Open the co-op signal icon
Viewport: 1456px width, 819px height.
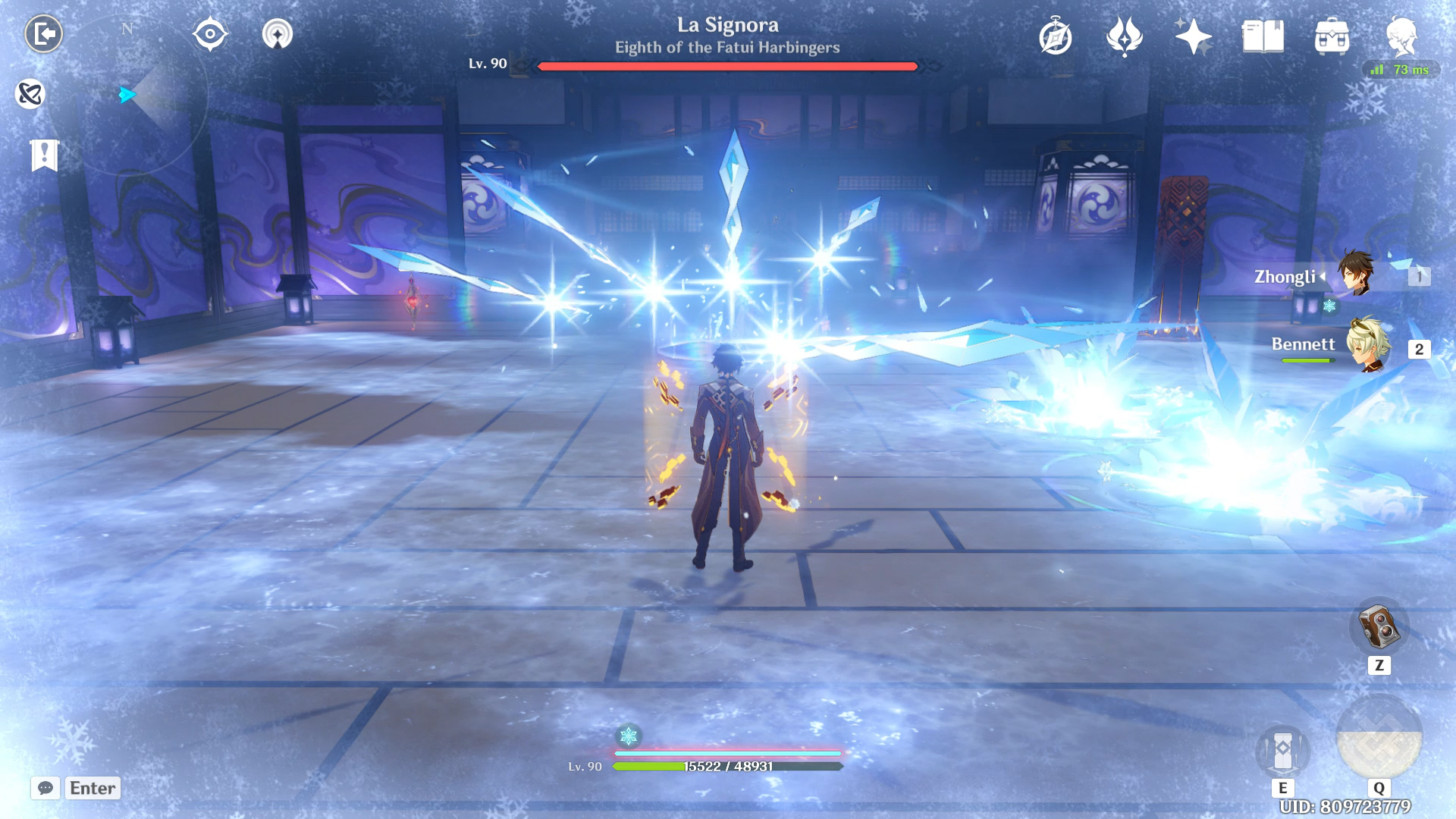pos(278,34)
